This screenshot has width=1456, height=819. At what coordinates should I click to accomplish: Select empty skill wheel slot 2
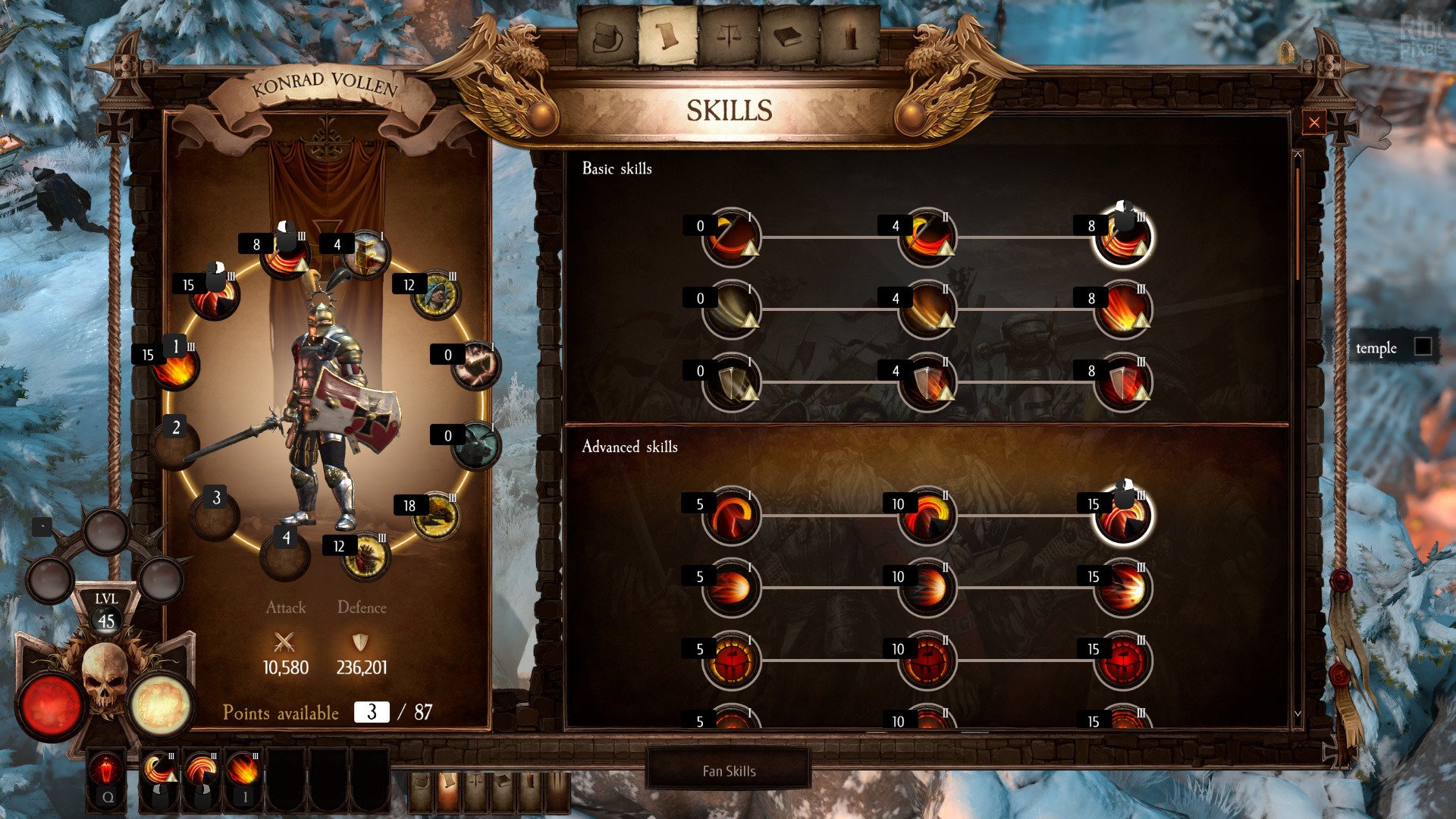[174, 444]
